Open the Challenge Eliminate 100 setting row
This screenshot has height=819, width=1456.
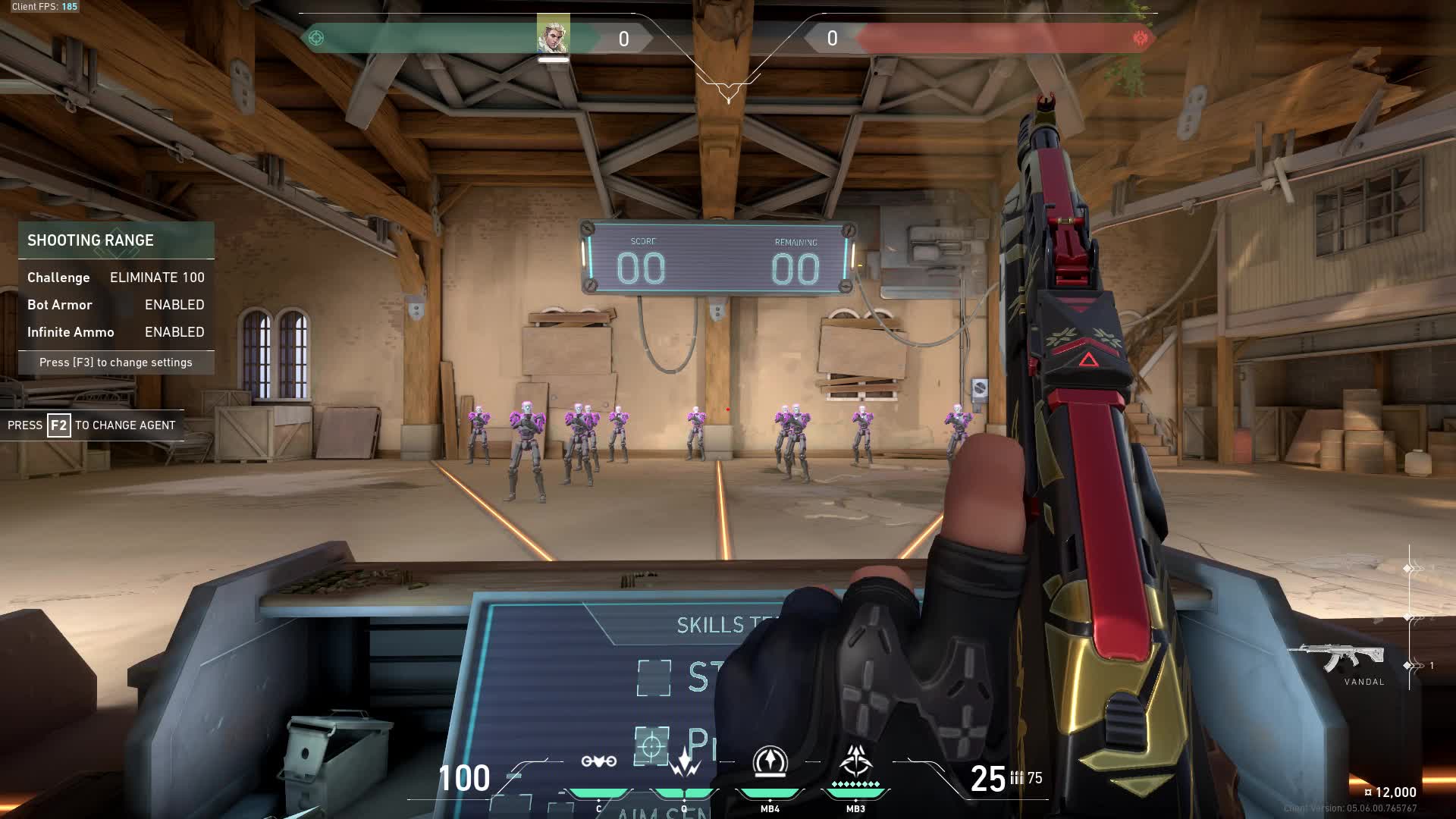116,278
